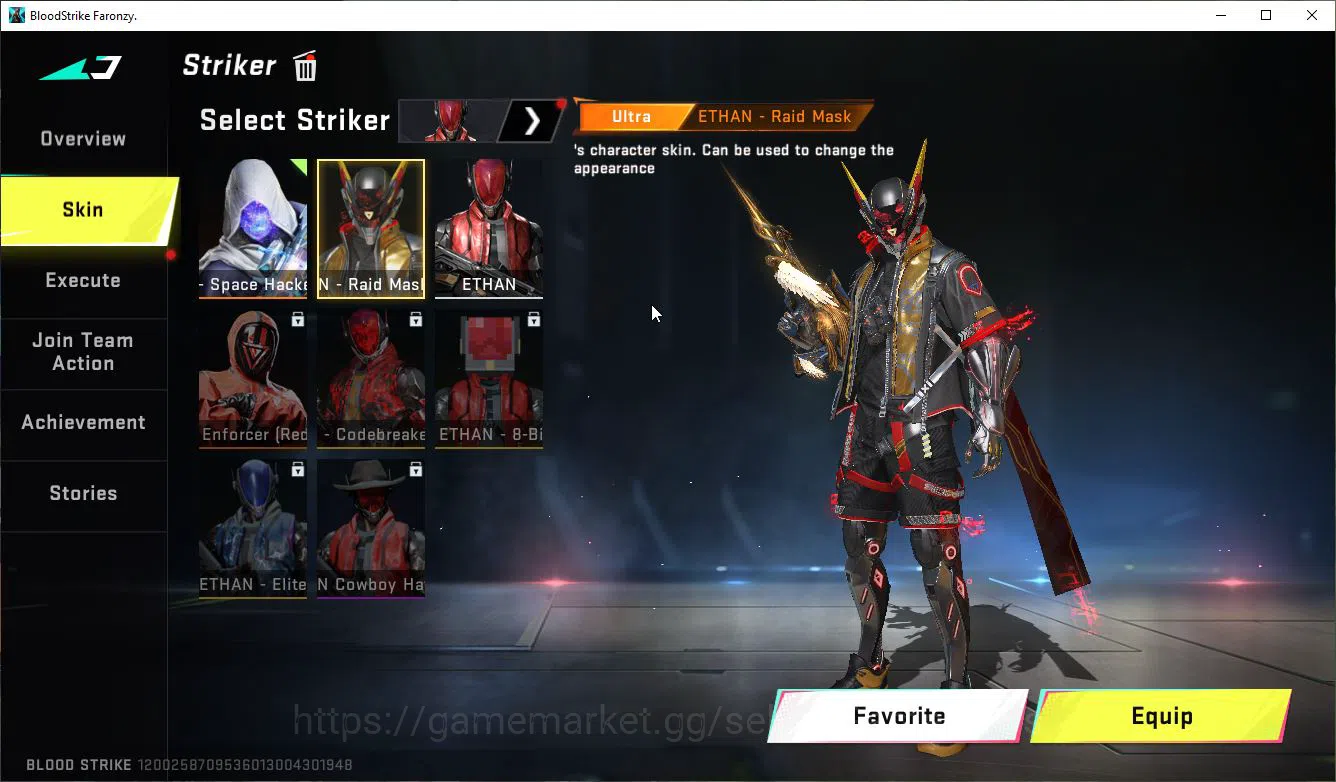Image resolution: width=1336 pixels, height=782 pixels.
Task: Click the lock icon on Codebreaker skin
Action: coord(415,318)
